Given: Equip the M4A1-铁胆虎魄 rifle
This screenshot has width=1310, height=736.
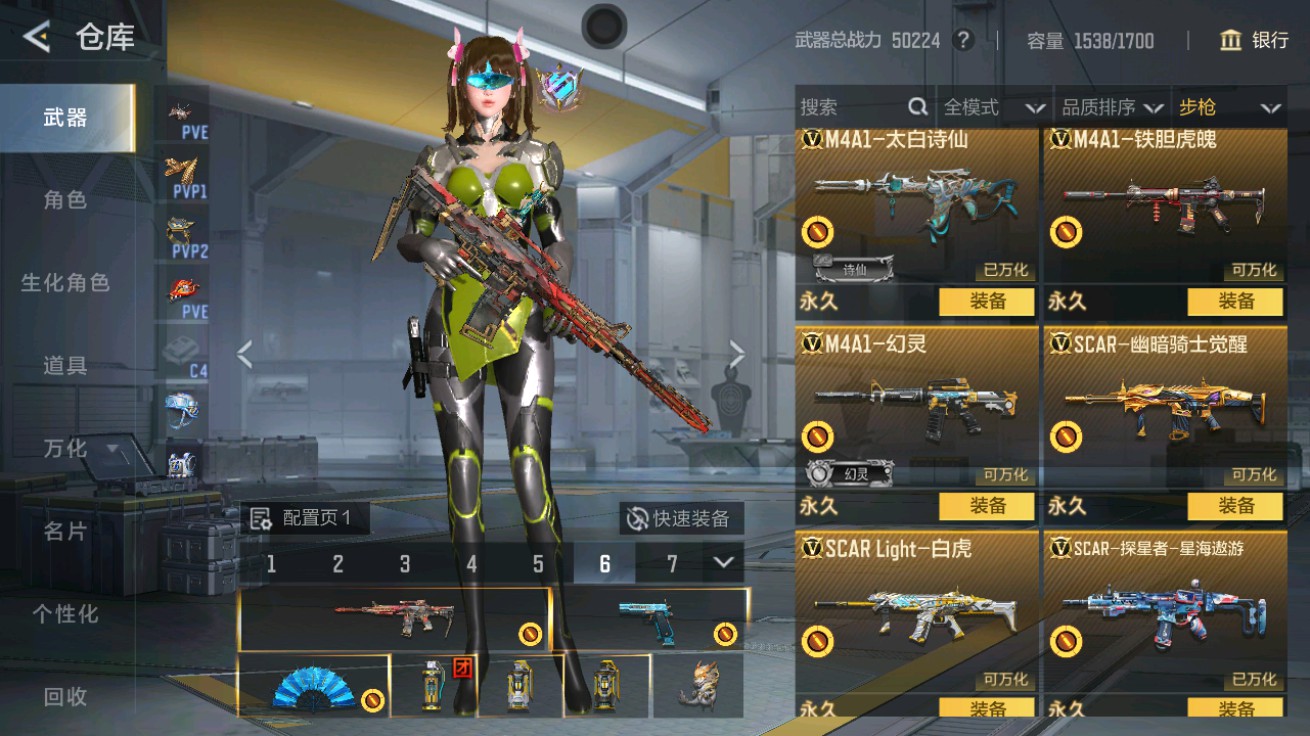Looking at the screenshot, I should click(1235, 301).
